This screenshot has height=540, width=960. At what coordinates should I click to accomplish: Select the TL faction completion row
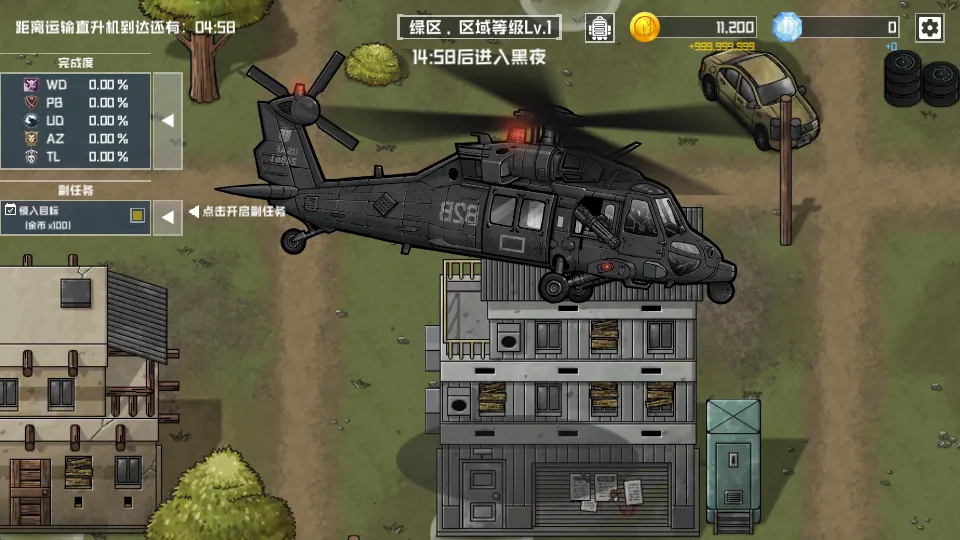coord(76,157)
